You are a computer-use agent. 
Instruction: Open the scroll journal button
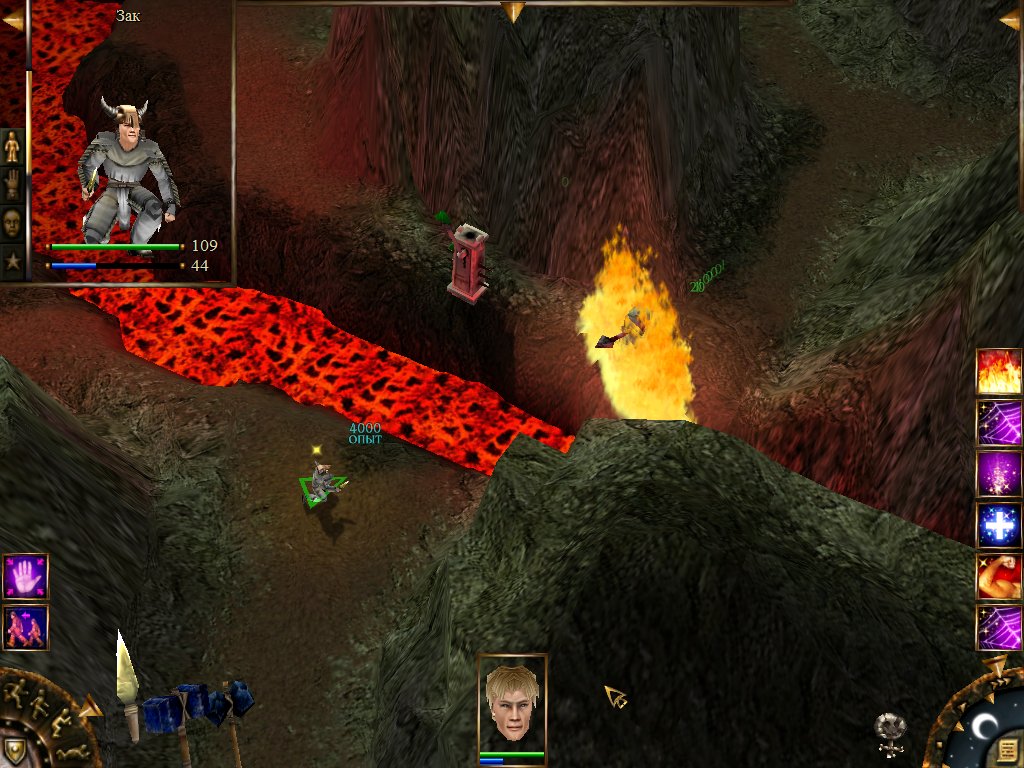point(1007,750)
